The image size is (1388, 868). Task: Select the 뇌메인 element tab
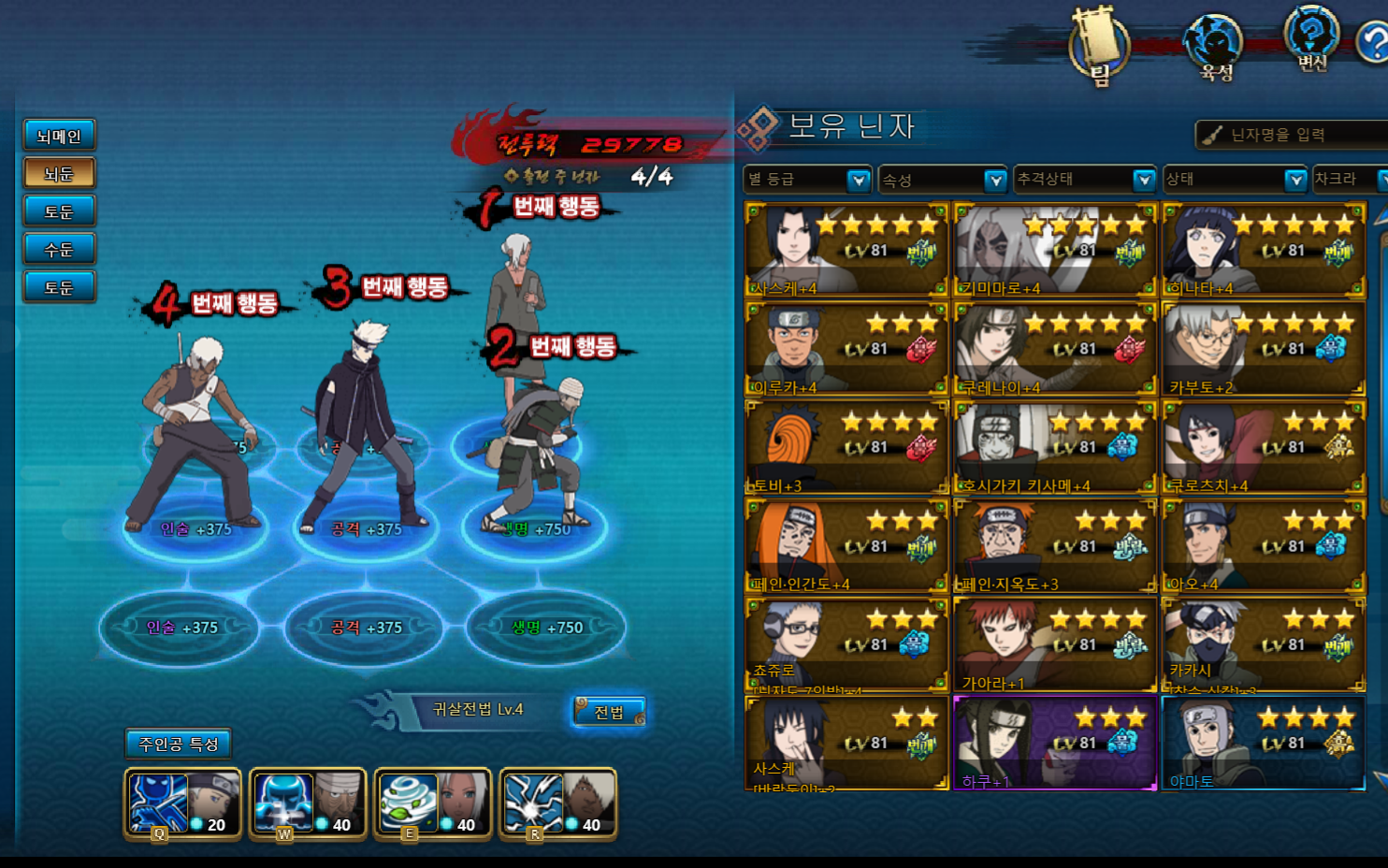(59, 136)
